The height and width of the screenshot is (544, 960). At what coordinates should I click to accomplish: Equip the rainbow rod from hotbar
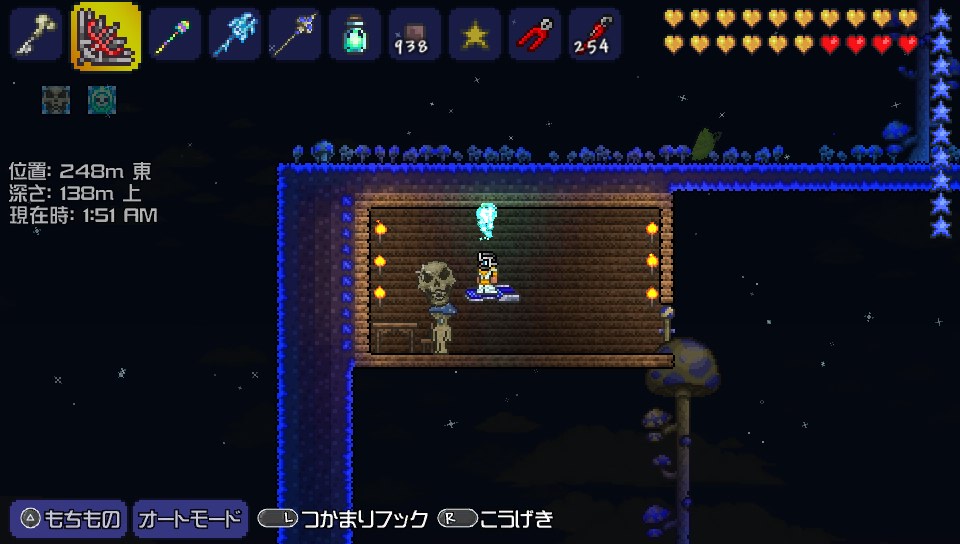click(175, 35)
